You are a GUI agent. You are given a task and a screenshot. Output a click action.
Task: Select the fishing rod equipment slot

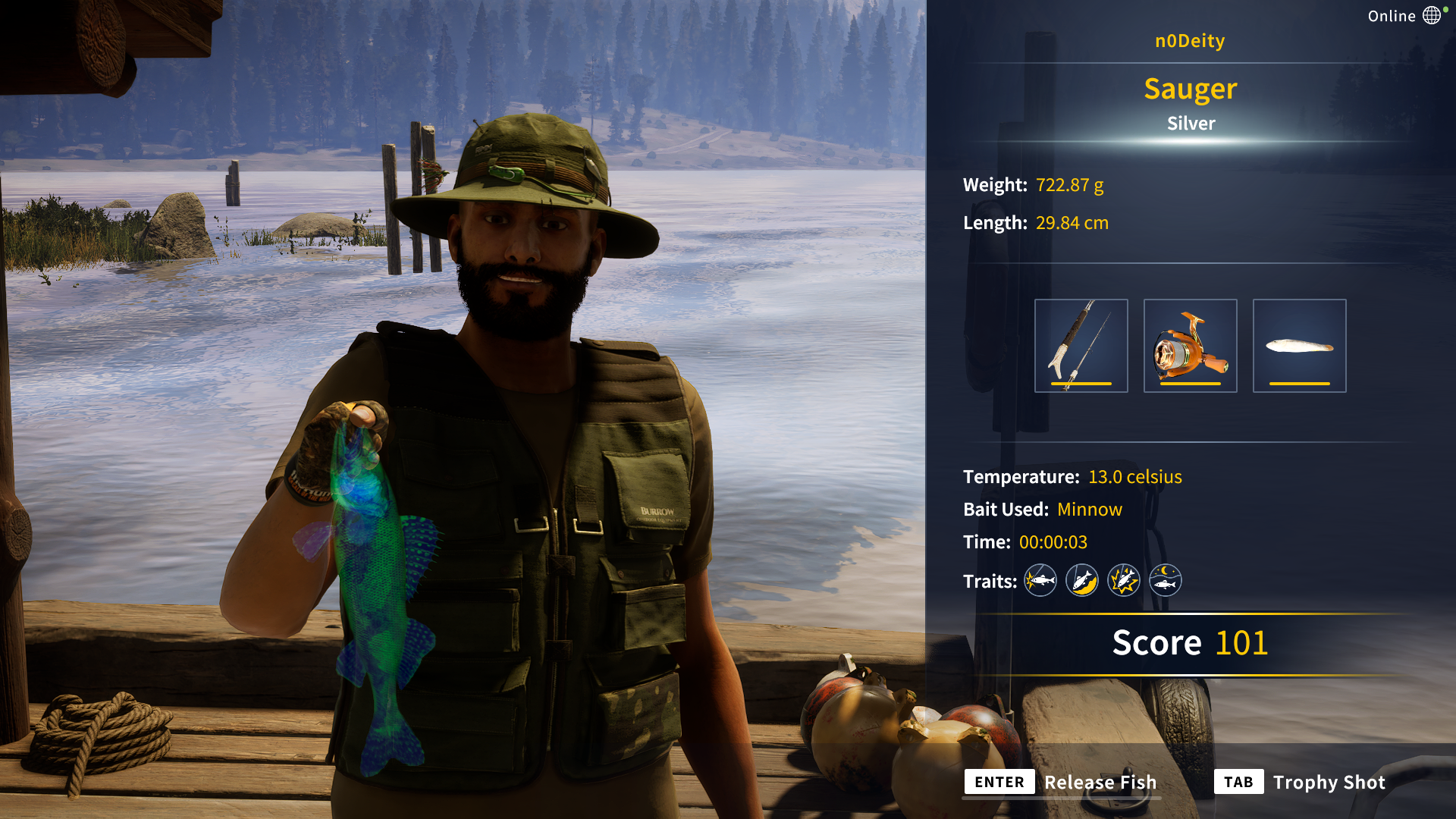point(1081,346)
